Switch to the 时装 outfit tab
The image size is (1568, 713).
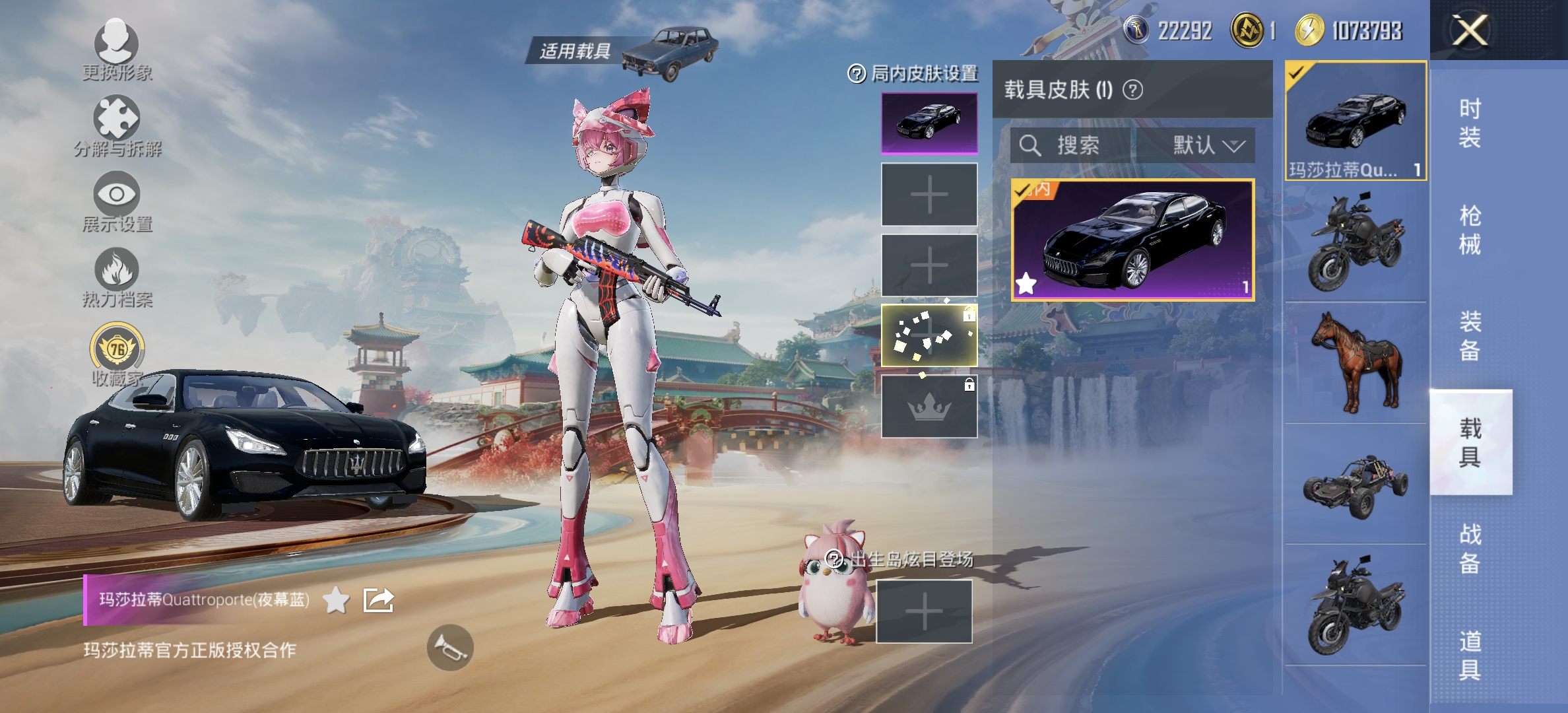pos(1470,123)
